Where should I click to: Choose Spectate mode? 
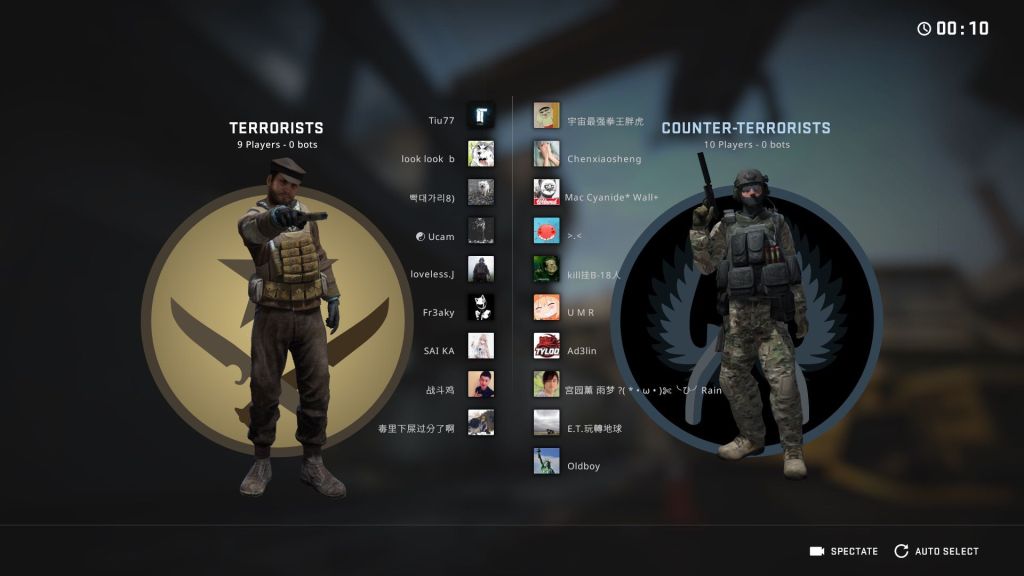844,551
